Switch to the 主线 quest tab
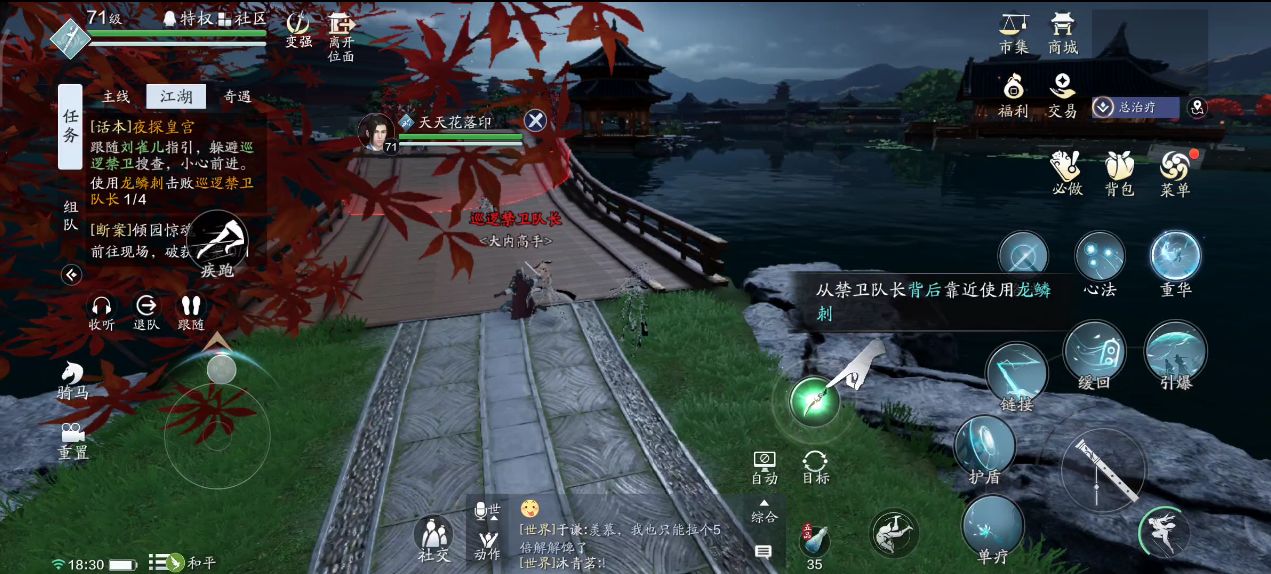This screenshot has width=1271, height=574. (116, 97)
